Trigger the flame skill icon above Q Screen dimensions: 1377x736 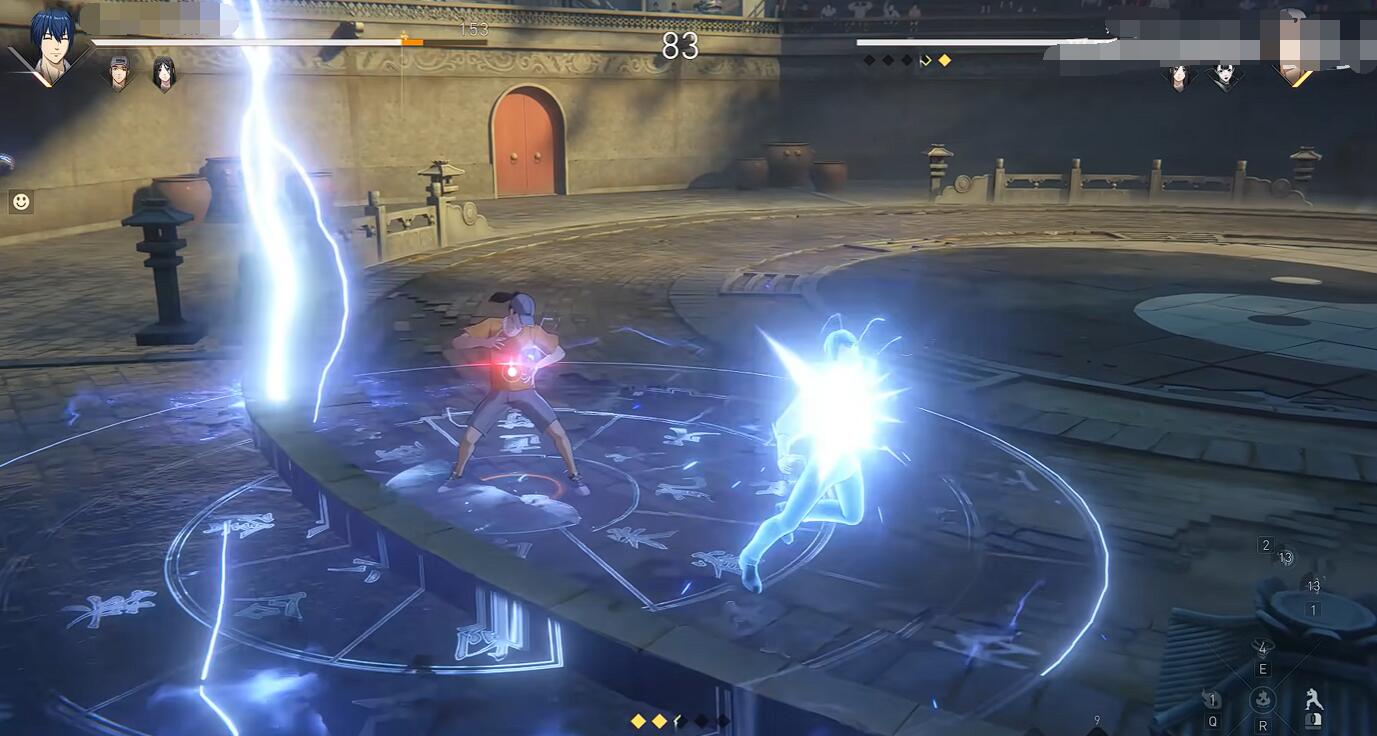pos(1213,700)
